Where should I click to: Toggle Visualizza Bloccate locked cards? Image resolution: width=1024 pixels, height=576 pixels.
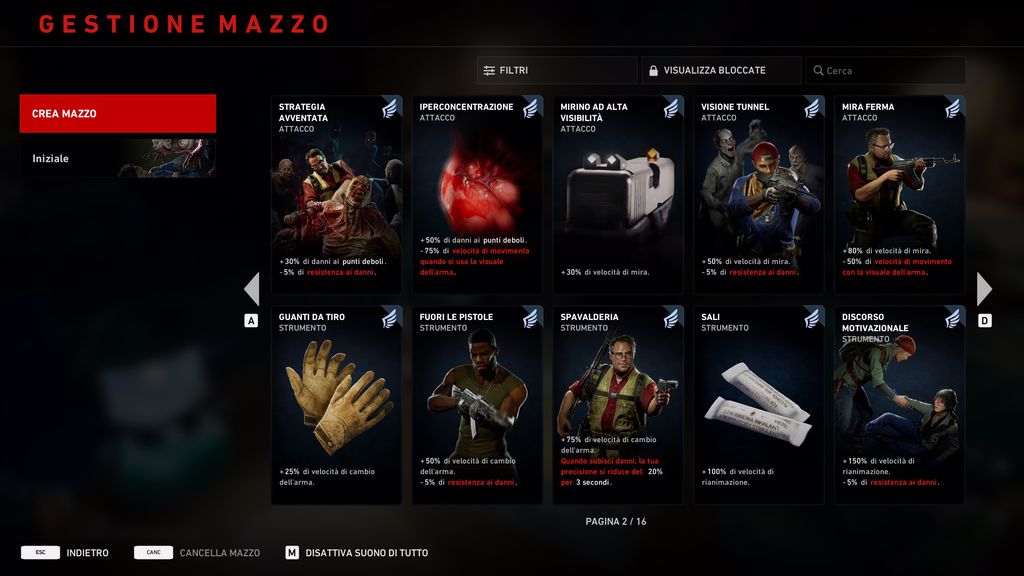pos(720,71)
